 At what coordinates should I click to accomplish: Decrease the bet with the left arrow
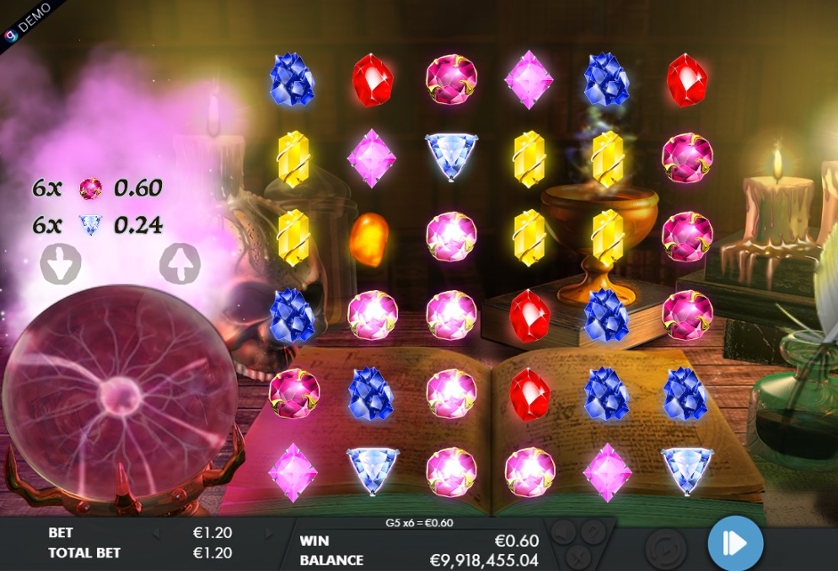[x=155, y=534]
